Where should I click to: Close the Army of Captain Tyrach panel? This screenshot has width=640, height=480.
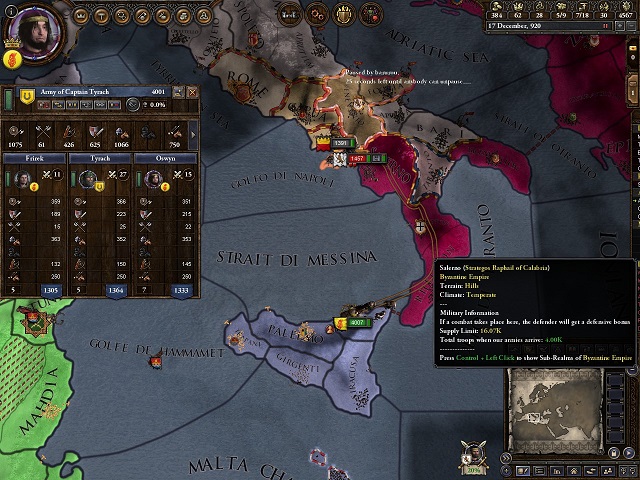(x=192, y=92)
